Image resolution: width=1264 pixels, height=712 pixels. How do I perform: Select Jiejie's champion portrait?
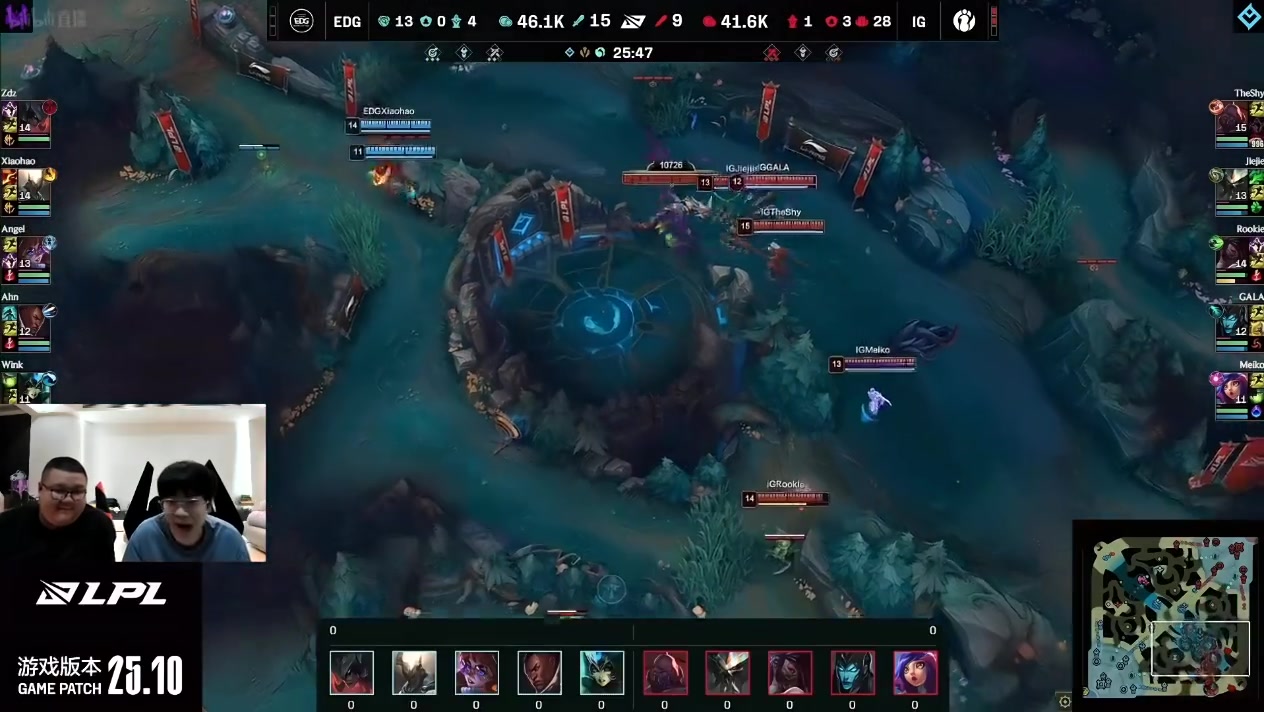click(x=1231, y=186)
